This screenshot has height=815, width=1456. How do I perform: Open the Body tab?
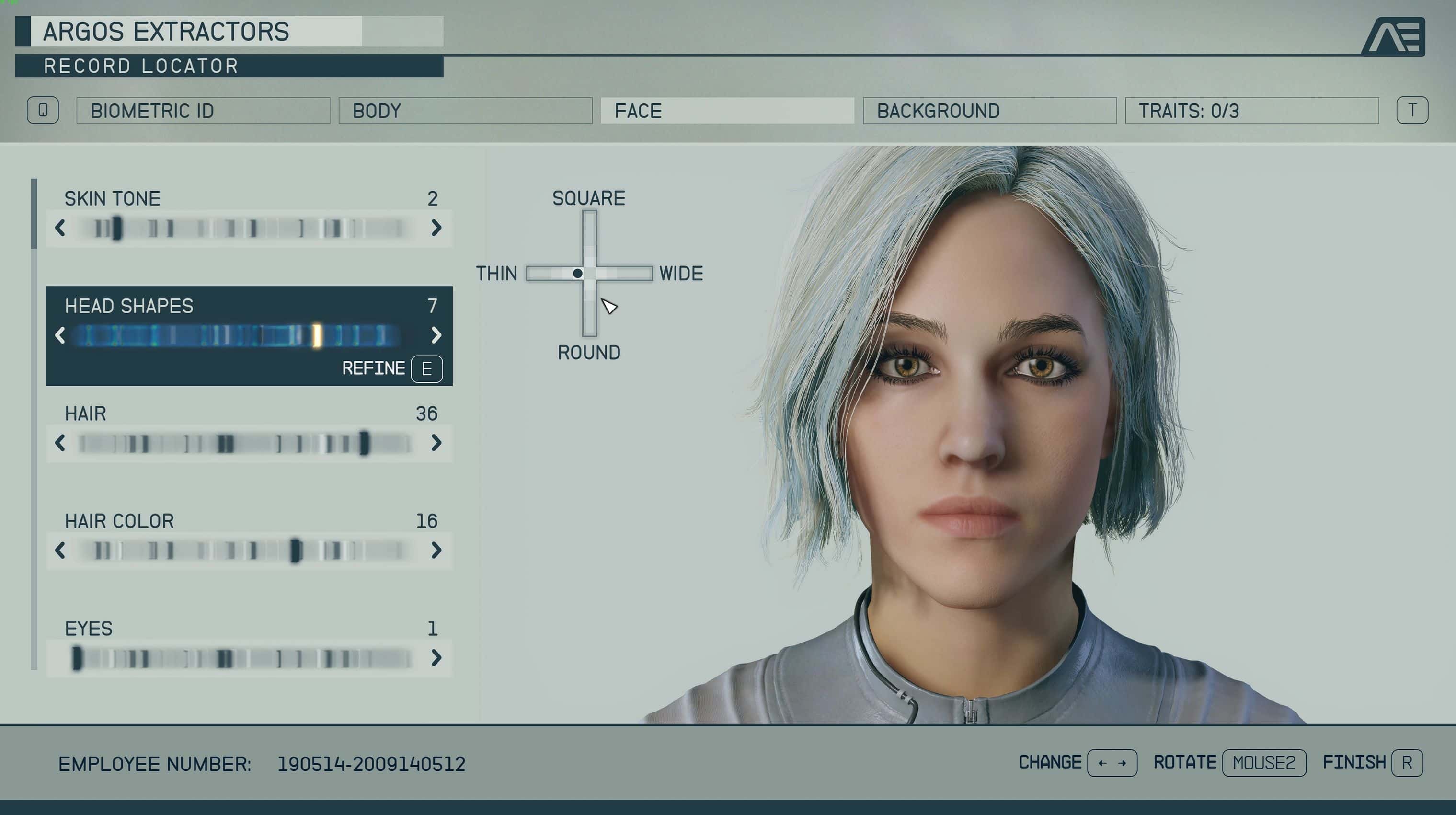(465, 111)
